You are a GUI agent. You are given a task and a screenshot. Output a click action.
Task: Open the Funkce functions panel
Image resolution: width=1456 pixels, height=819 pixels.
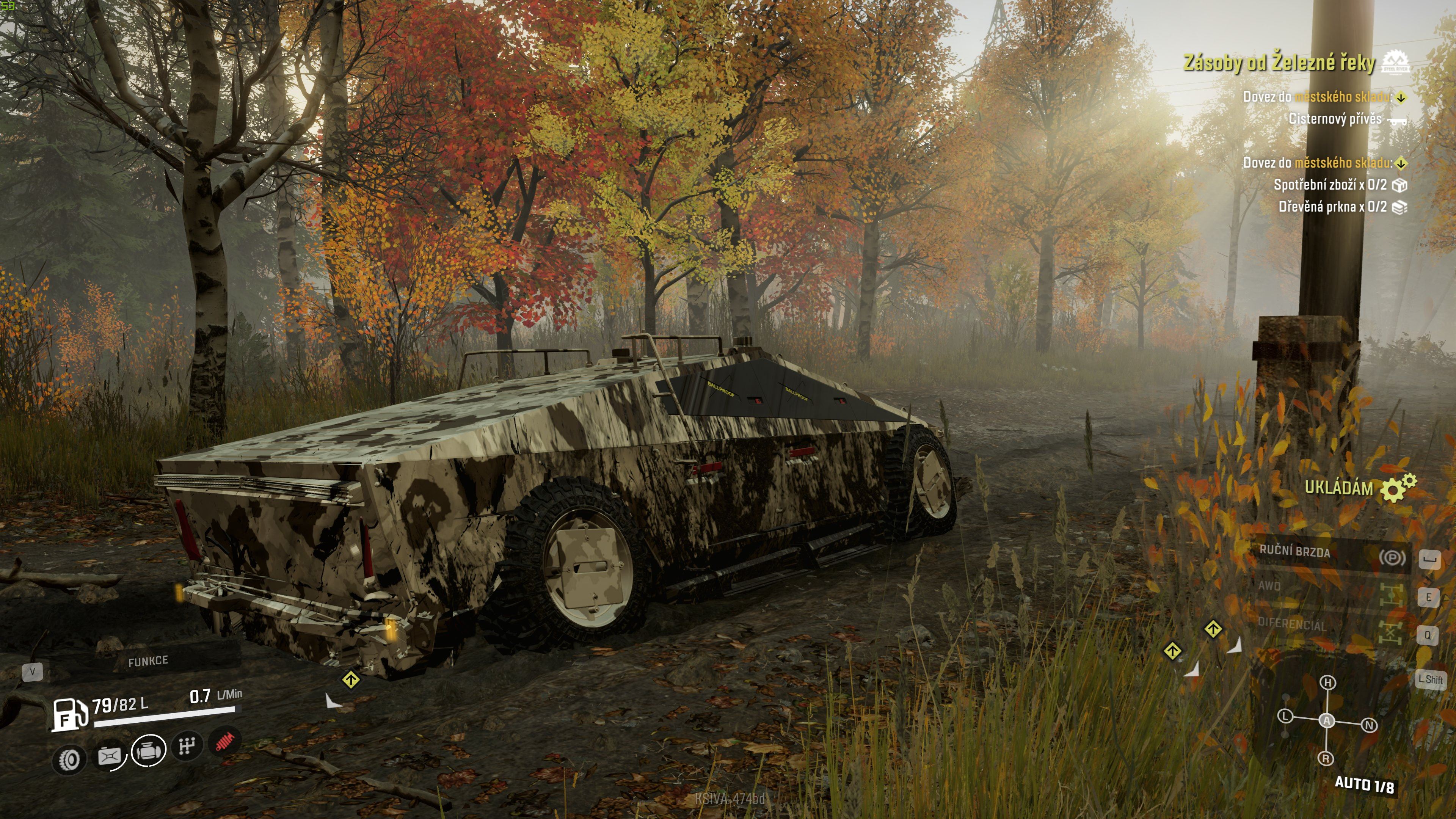tap(148, 661)
